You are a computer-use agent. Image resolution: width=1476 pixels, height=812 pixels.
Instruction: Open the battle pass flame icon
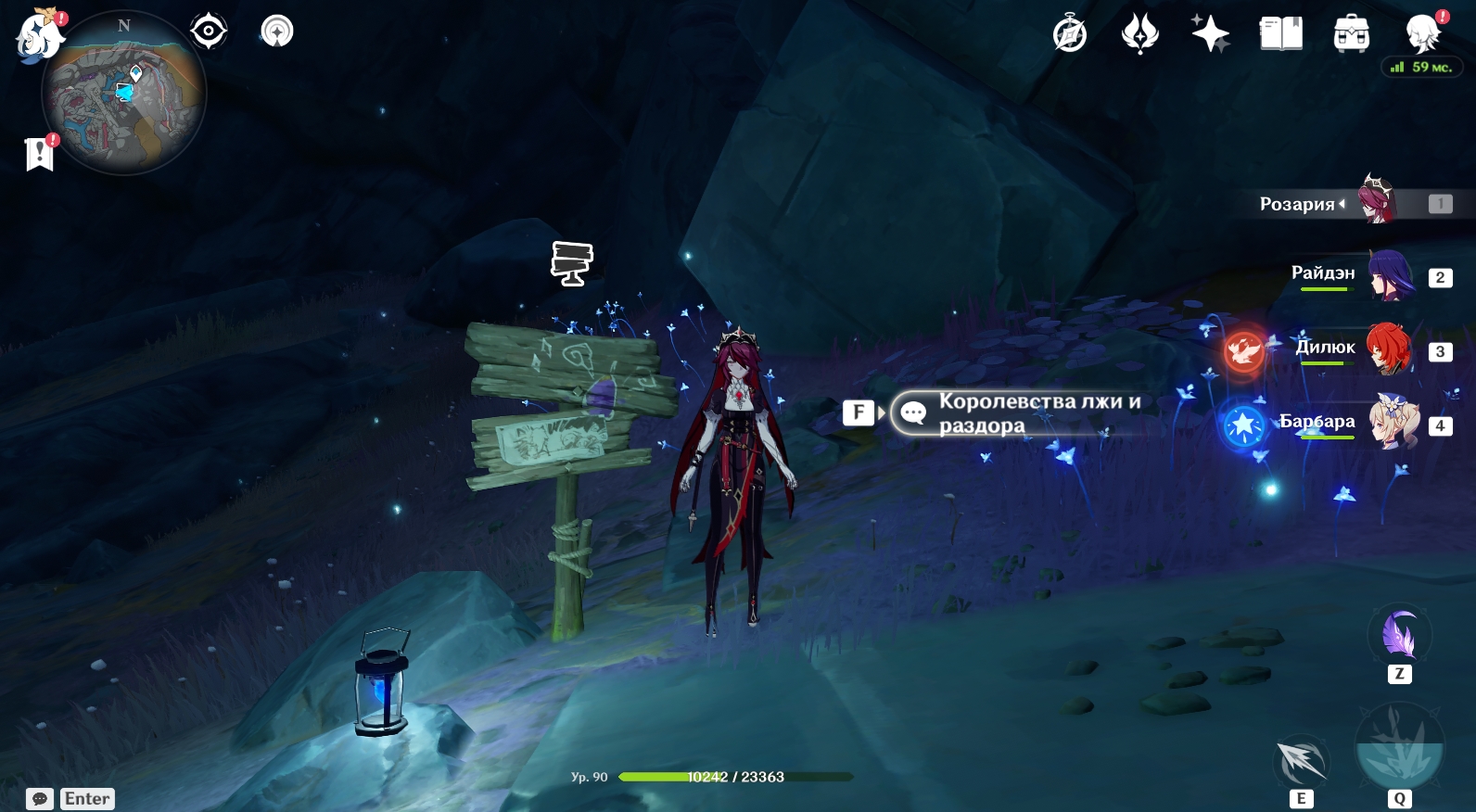(1140, 34)
